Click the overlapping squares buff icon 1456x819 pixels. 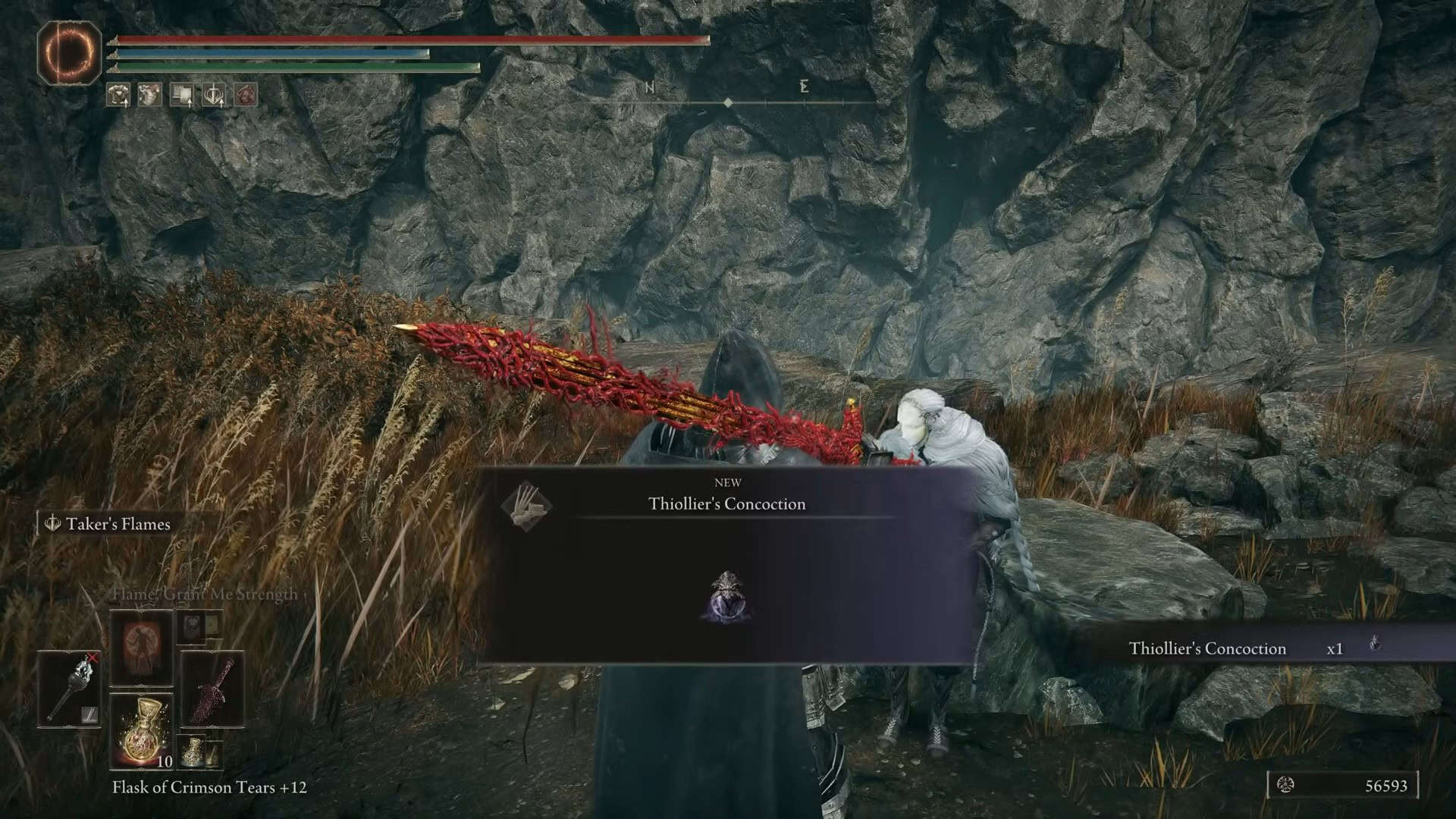tap(182, 95)
